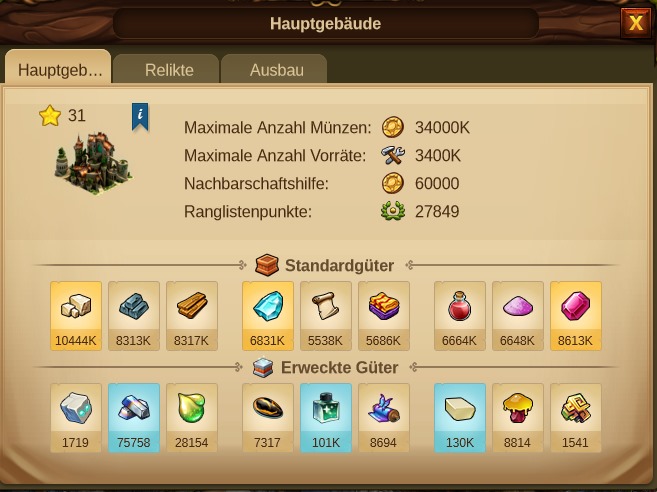Viewport: 657px width, 492px height.
Task: Switch to the Relikte tab
Action: pyautogui.click(x=169, y=70)
